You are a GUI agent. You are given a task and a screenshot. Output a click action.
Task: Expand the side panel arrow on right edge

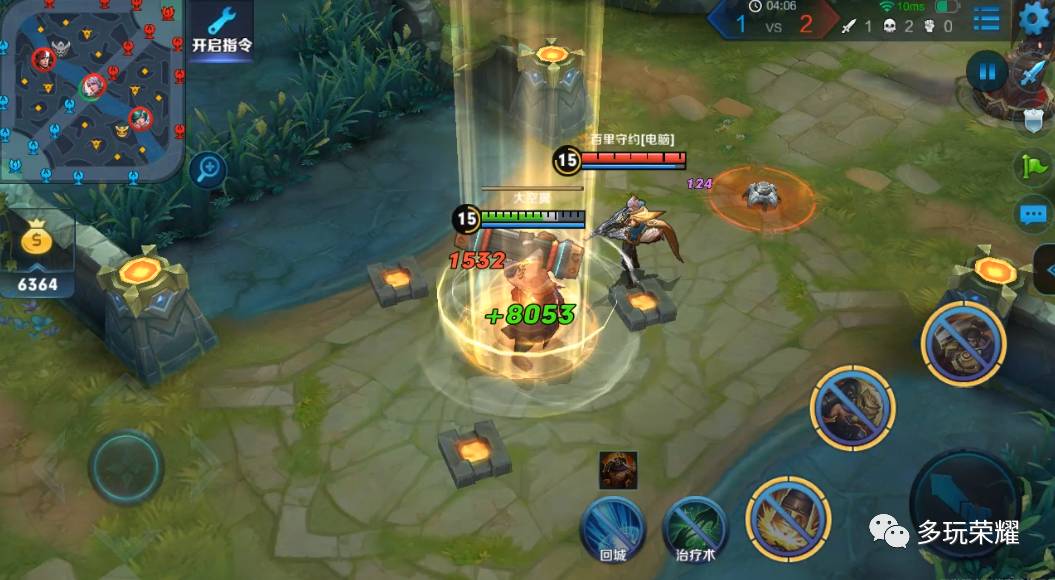[1047, 269]
